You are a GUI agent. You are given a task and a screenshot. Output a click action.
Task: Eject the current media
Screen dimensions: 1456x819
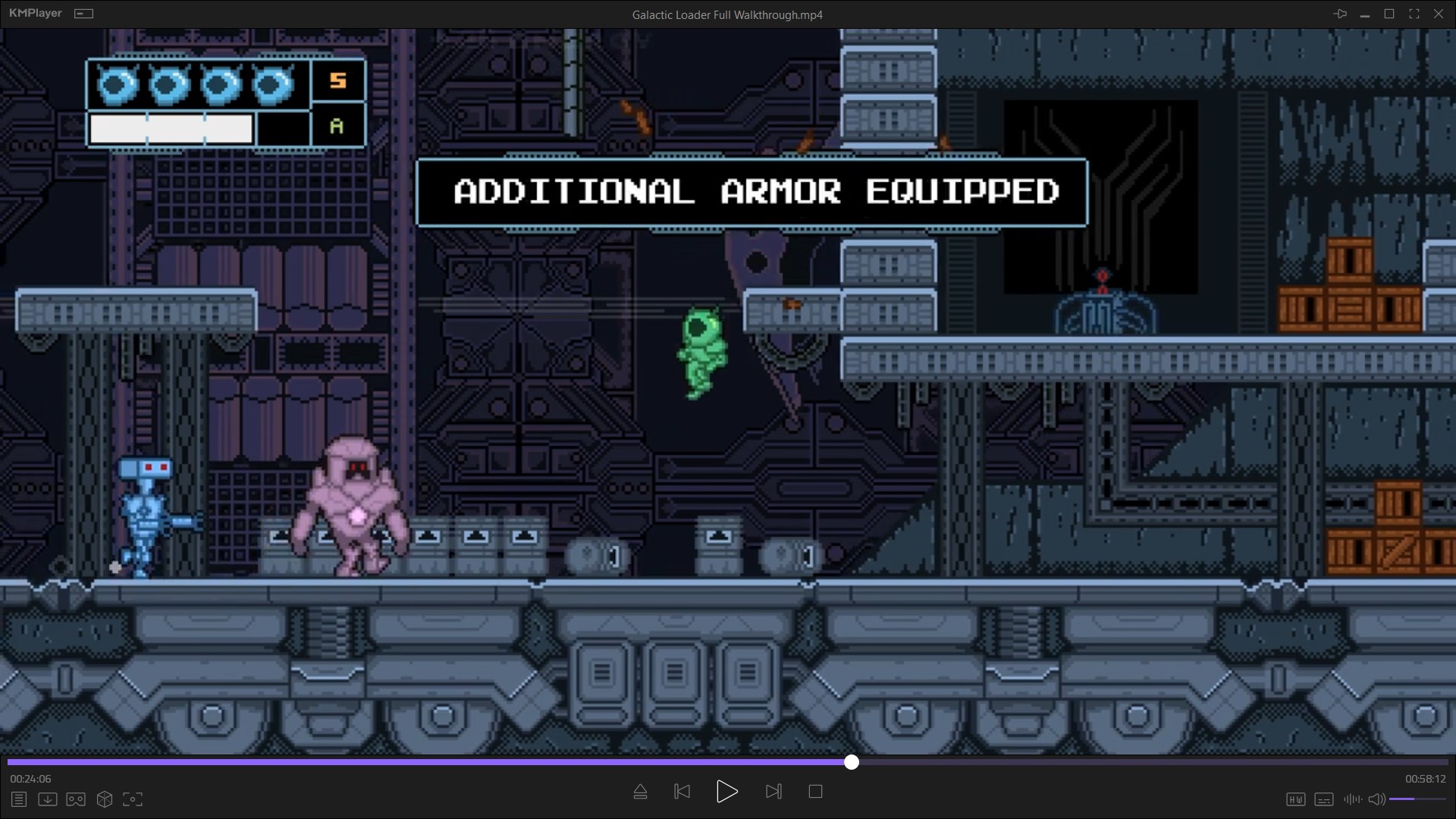click(x=640, y=791)
